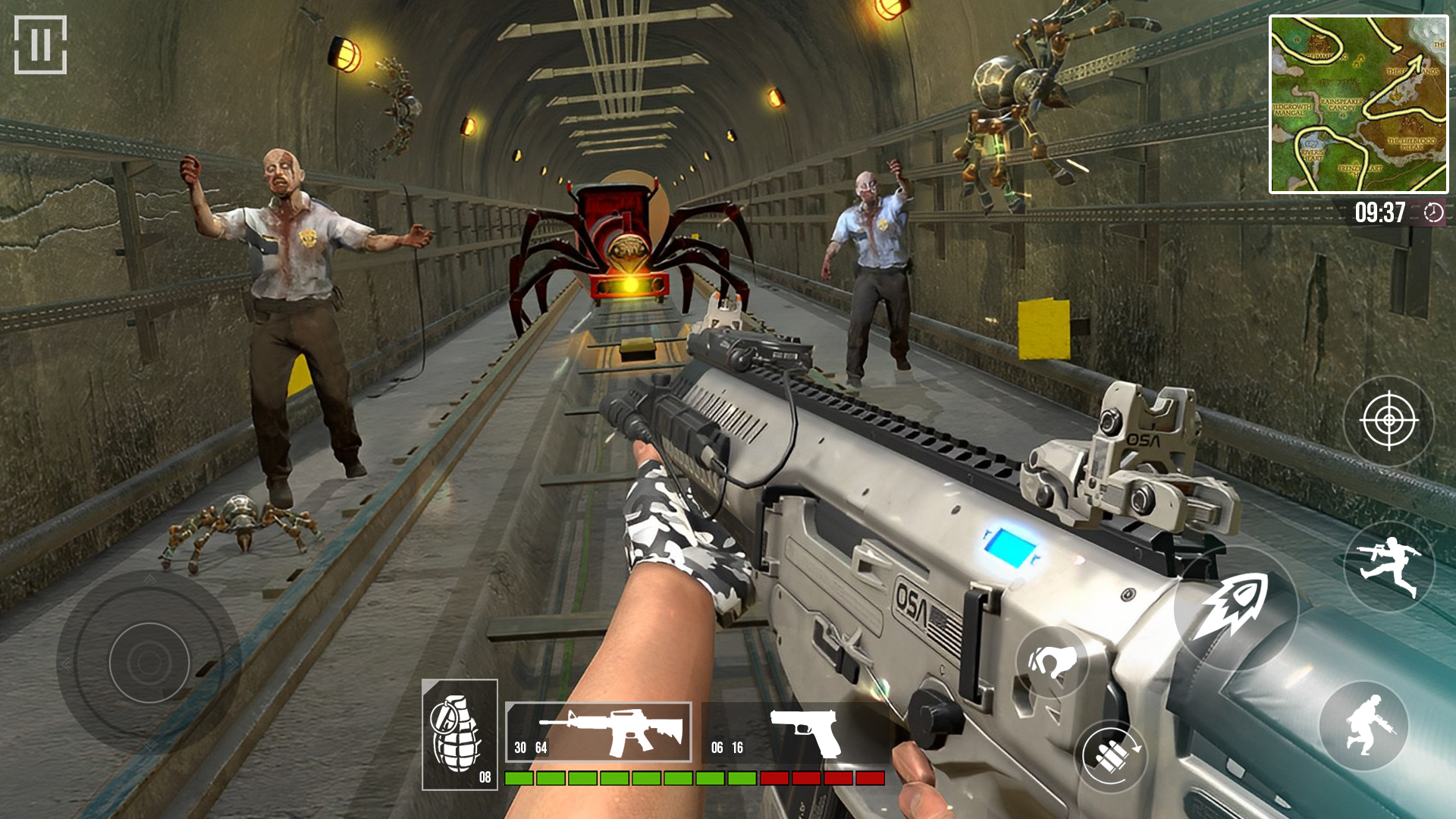The width and height of the screenshot is (1456, 819).
Task: Fire weapon with the bullet button
Action: pyautogui.click(x=1235, y=607)
